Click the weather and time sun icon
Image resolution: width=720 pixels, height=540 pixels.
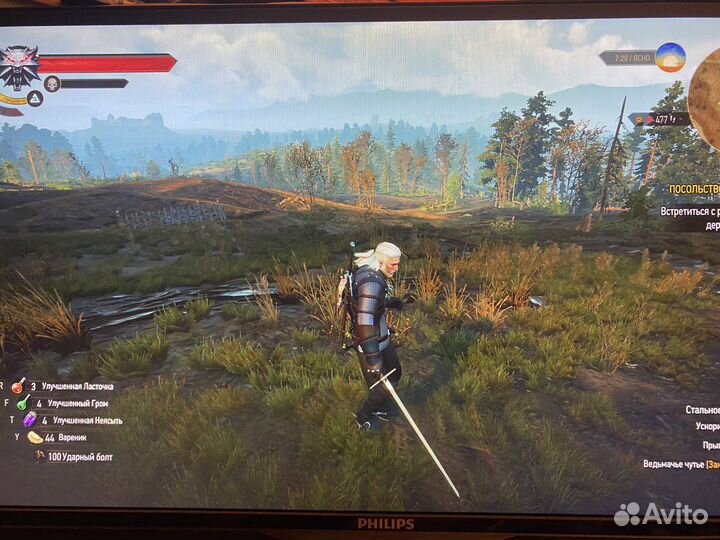click(670, 57)
